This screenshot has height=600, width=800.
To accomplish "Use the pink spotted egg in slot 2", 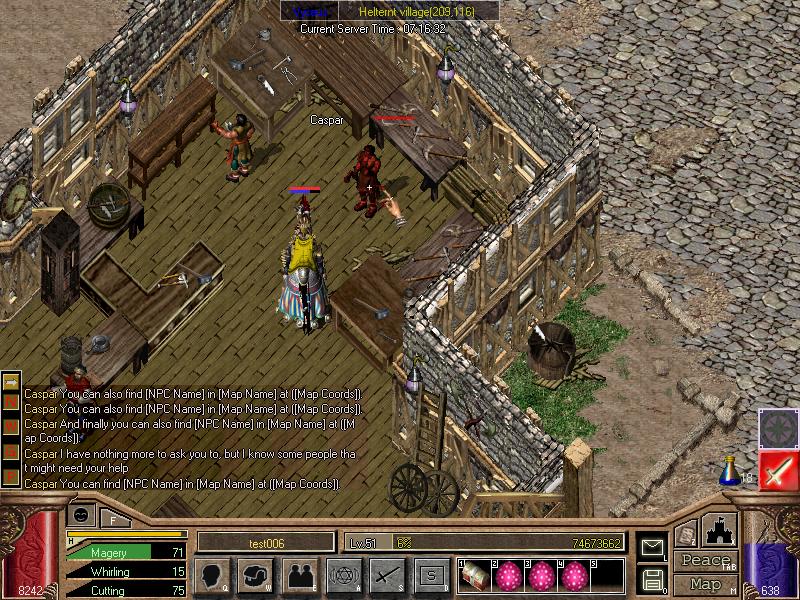I will click(x=508, y=574).
